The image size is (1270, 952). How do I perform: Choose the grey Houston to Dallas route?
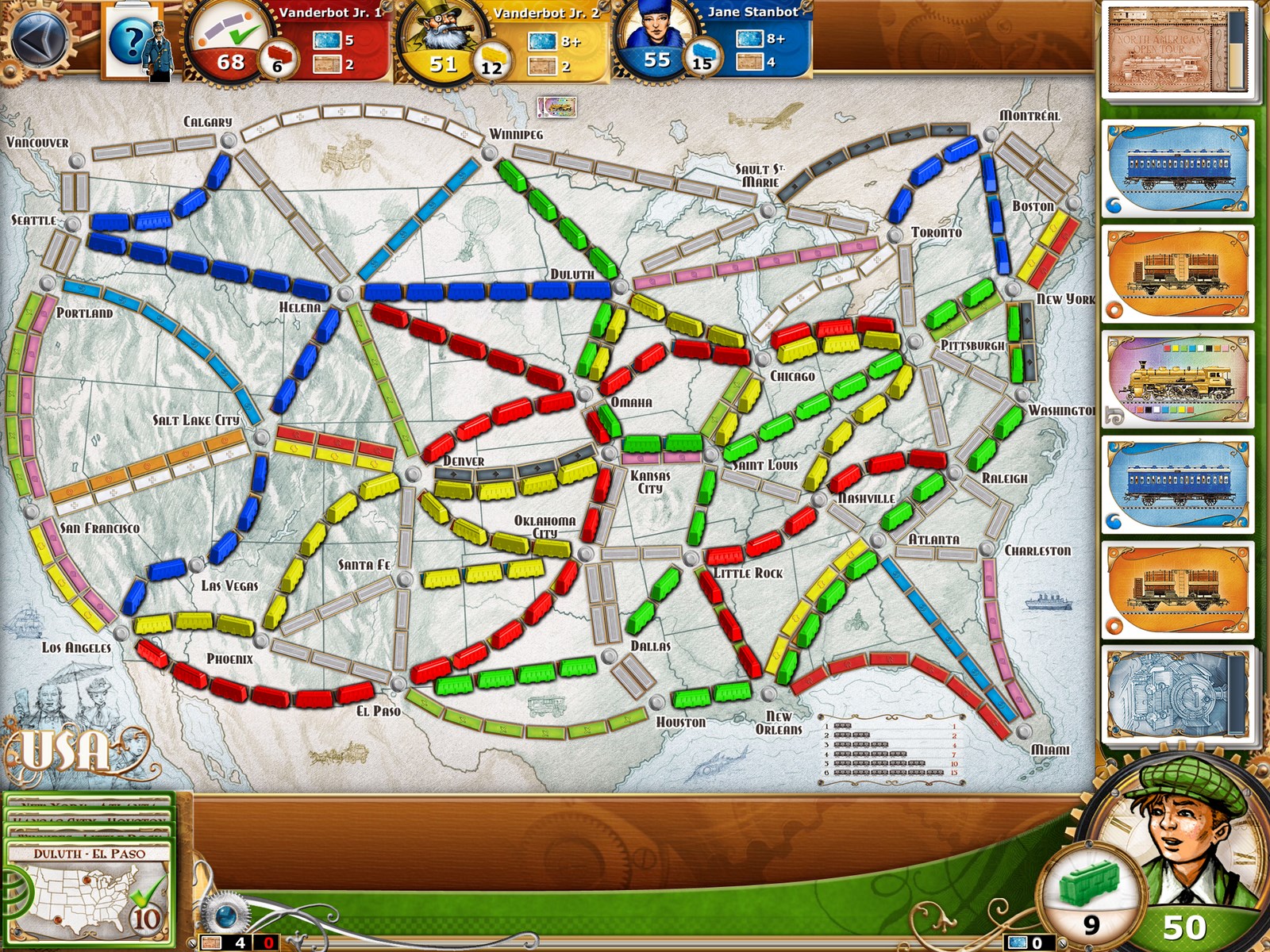coord(633,676)
